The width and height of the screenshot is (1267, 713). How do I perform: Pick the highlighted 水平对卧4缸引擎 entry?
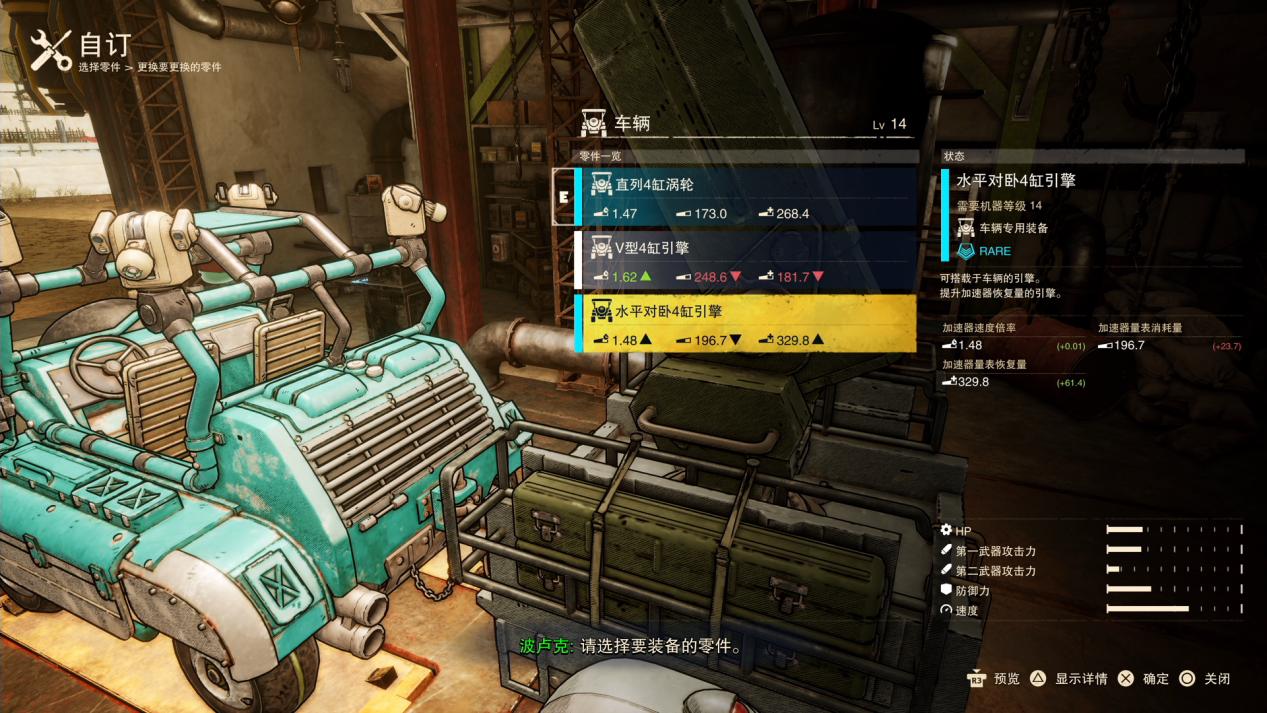[x=745, y=322]
